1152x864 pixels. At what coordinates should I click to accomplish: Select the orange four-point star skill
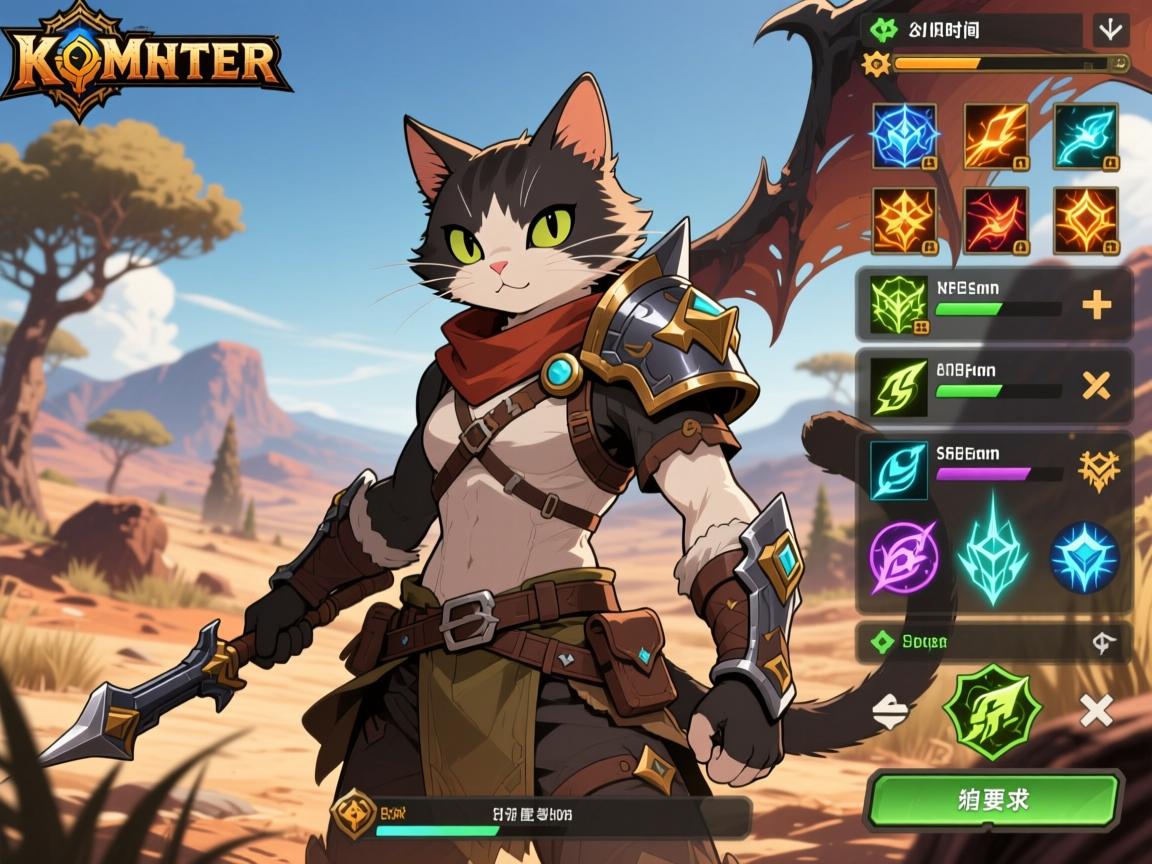904,220
